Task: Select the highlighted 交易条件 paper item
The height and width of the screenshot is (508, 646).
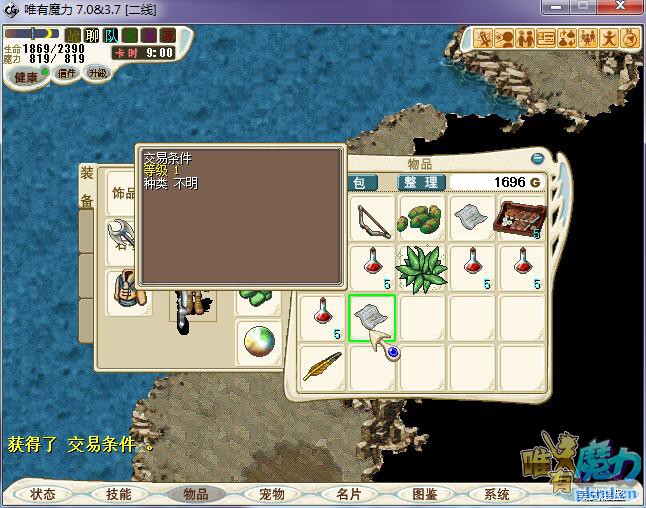Action: 372,317
